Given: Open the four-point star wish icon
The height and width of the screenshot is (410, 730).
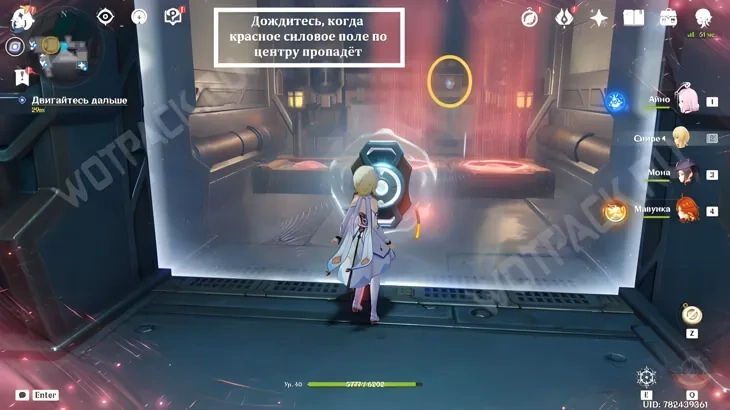Looking at the screenshot, I should point(599,17).
